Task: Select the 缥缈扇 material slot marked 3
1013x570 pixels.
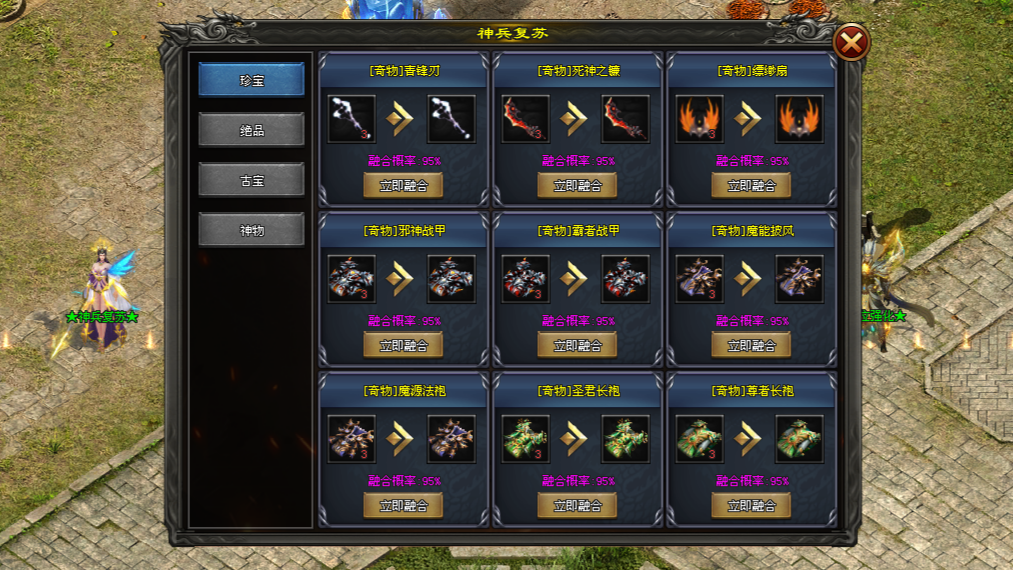Action: [700, 119]
